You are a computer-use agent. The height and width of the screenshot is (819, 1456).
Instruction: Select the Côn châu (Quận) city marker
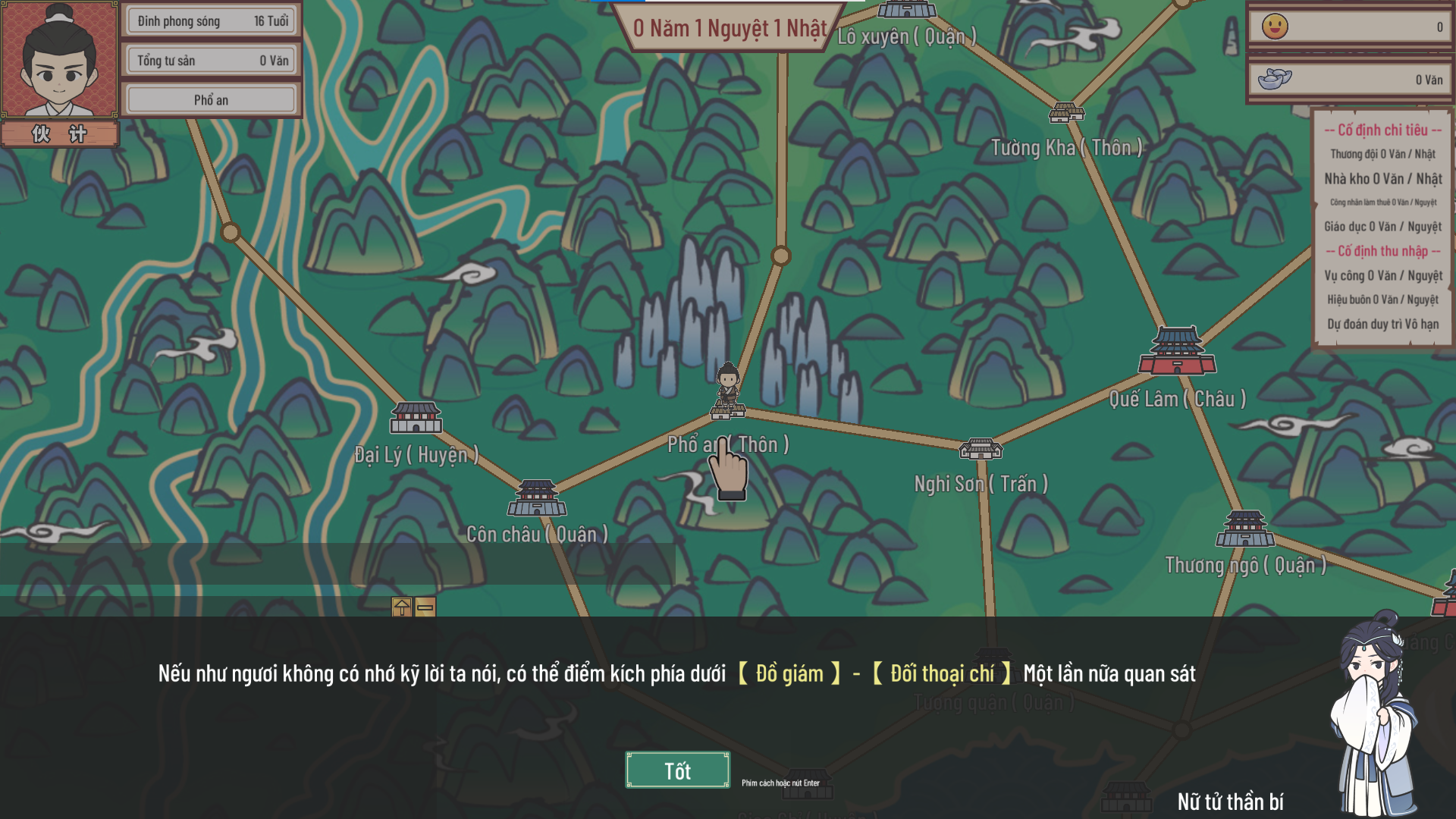(x=537, y=498)
